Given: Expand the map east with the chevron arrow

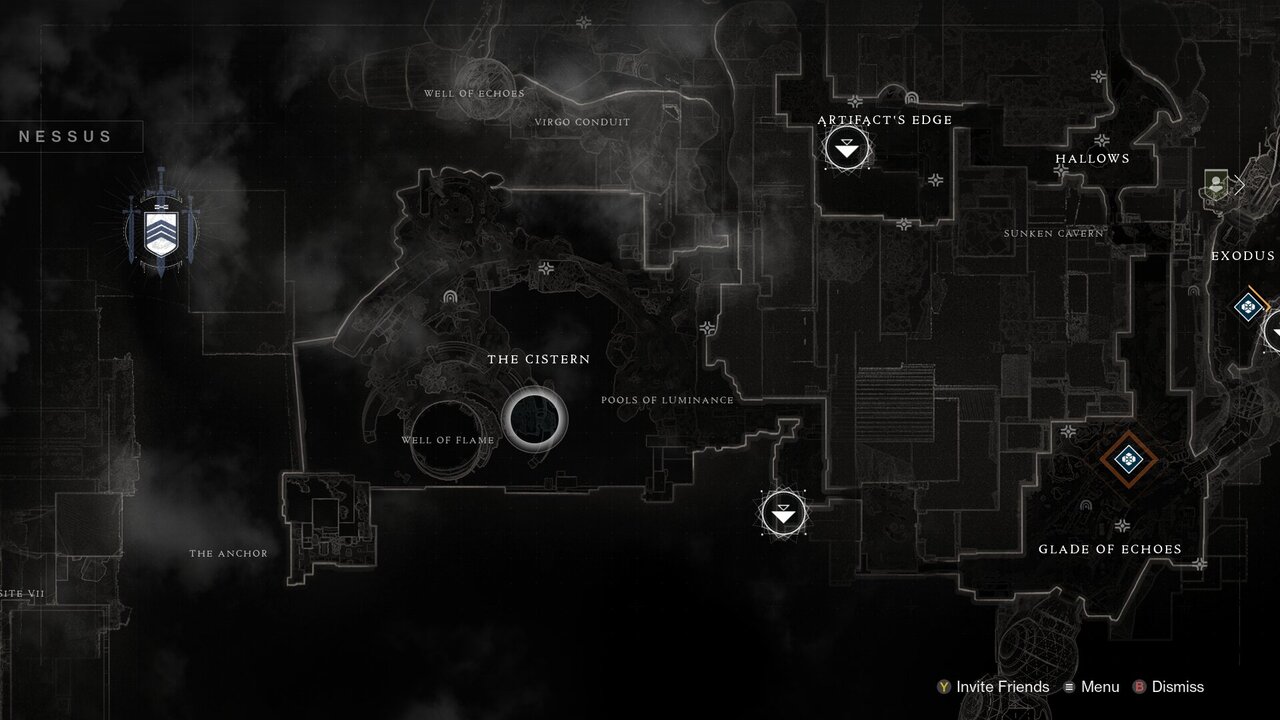Looking at the screenshot, I should click(x=1240, y=185).
